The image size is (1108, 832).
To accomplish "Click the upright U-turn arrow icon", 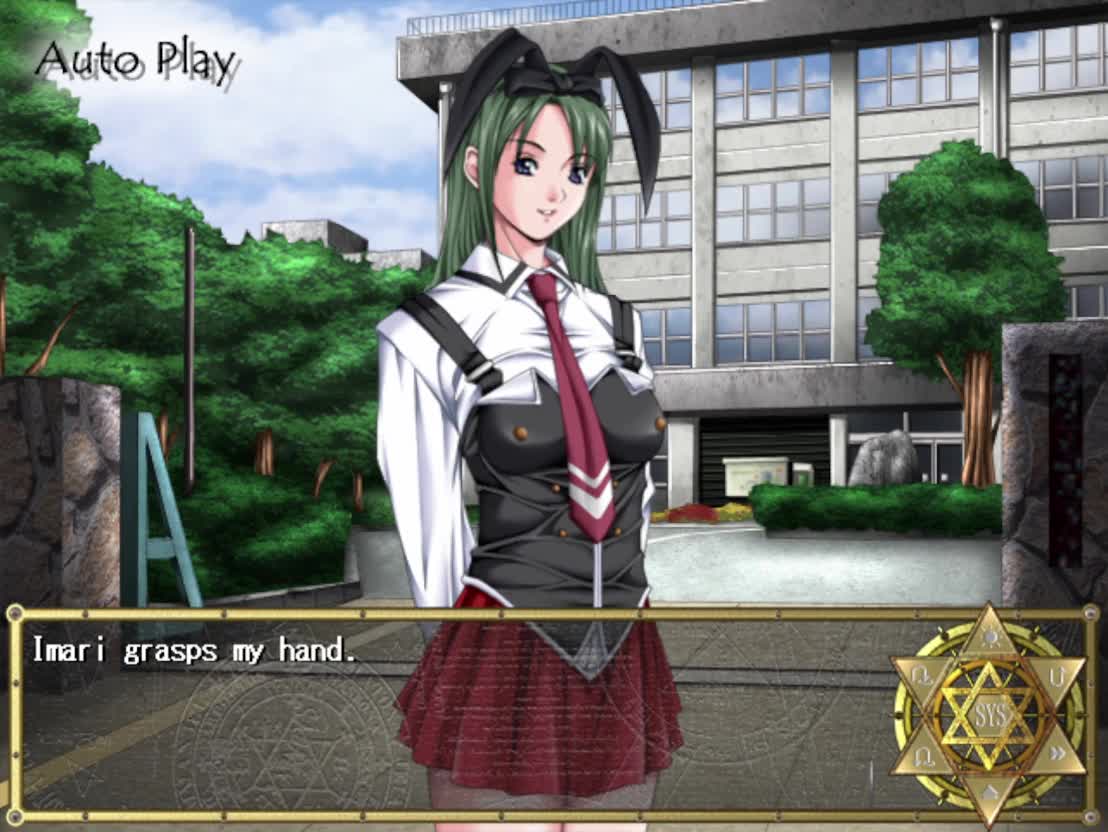I will coord(1057,676).
